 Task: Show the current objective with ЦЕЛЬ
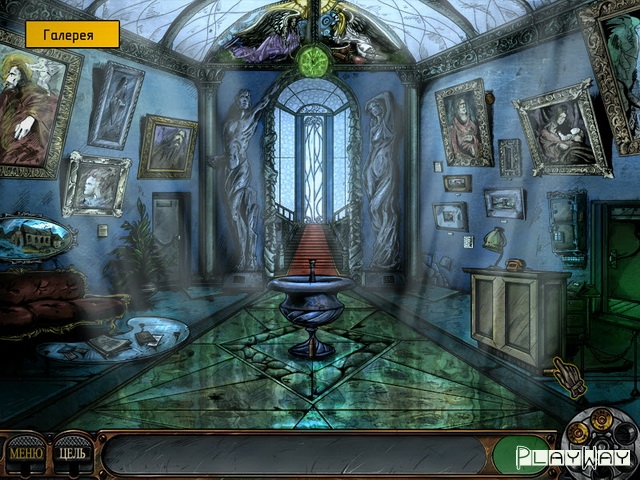71,455
